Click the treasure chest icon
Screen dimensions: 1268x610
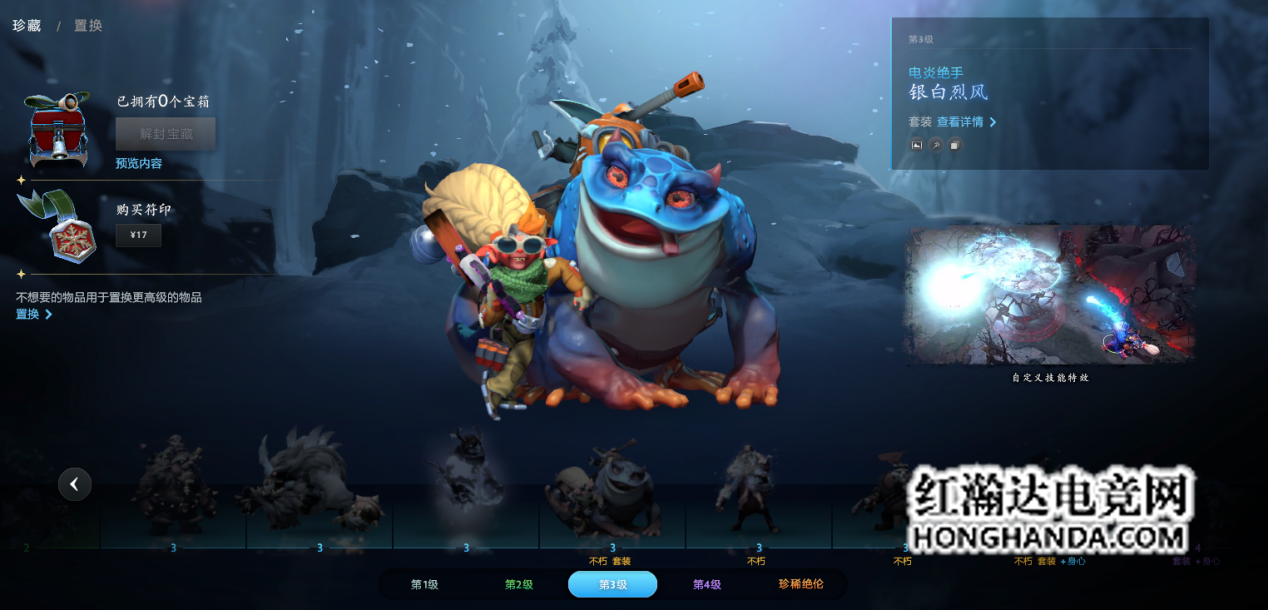click(58, 130)
